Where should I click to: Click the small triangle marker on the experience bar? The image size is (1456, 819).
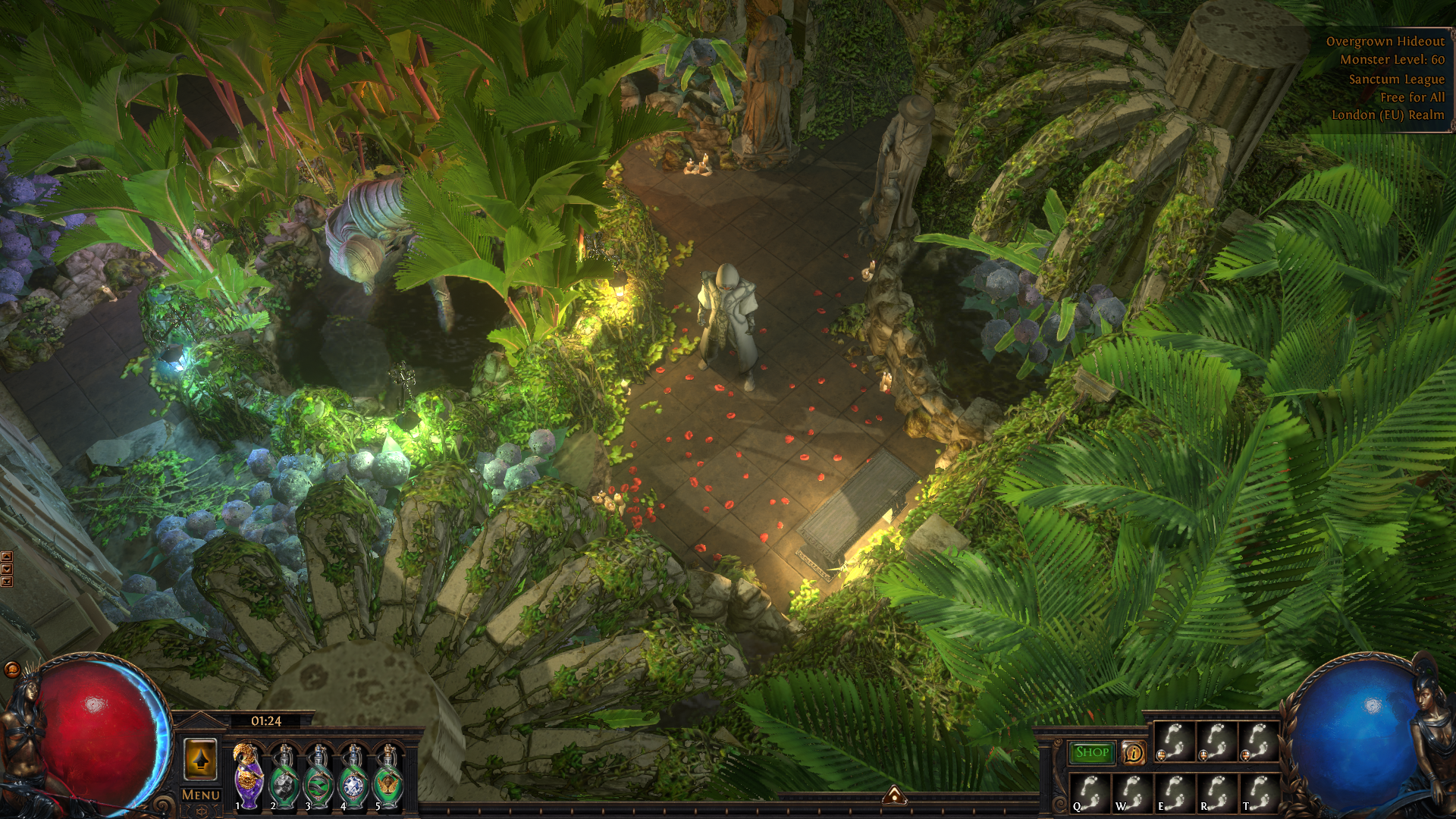894,795
